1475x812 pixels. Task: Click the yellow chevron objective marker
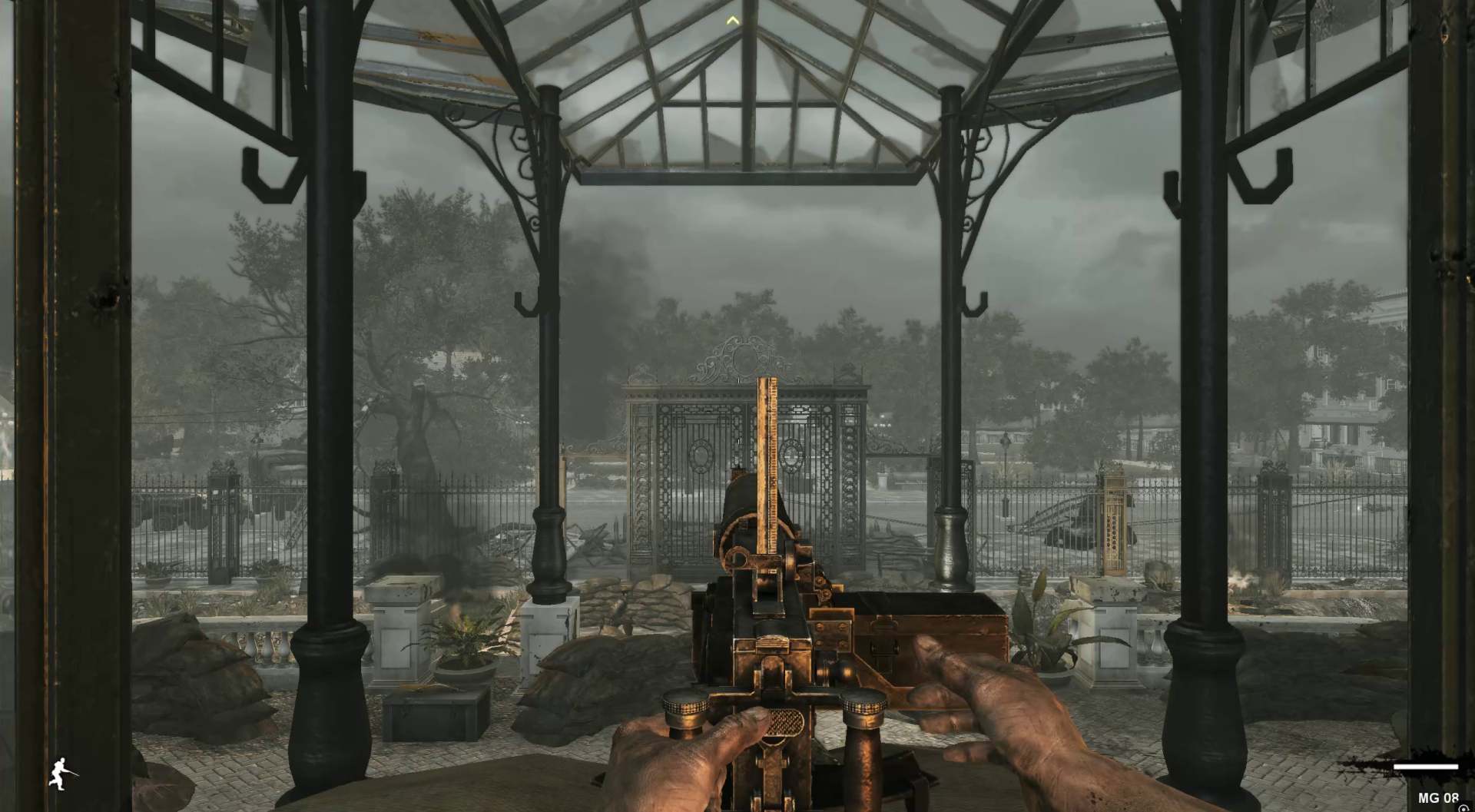(x=734, y=21)
